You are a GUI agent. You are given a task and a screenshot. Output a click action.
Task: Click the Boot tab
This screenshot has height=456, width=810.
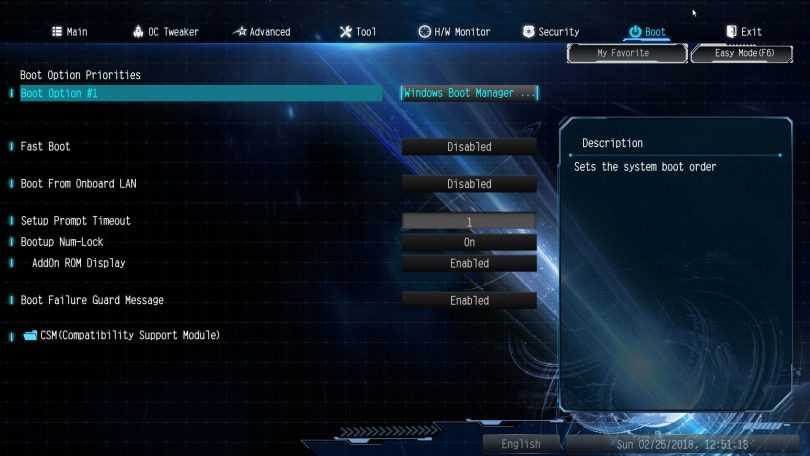(x=647, y=32)
